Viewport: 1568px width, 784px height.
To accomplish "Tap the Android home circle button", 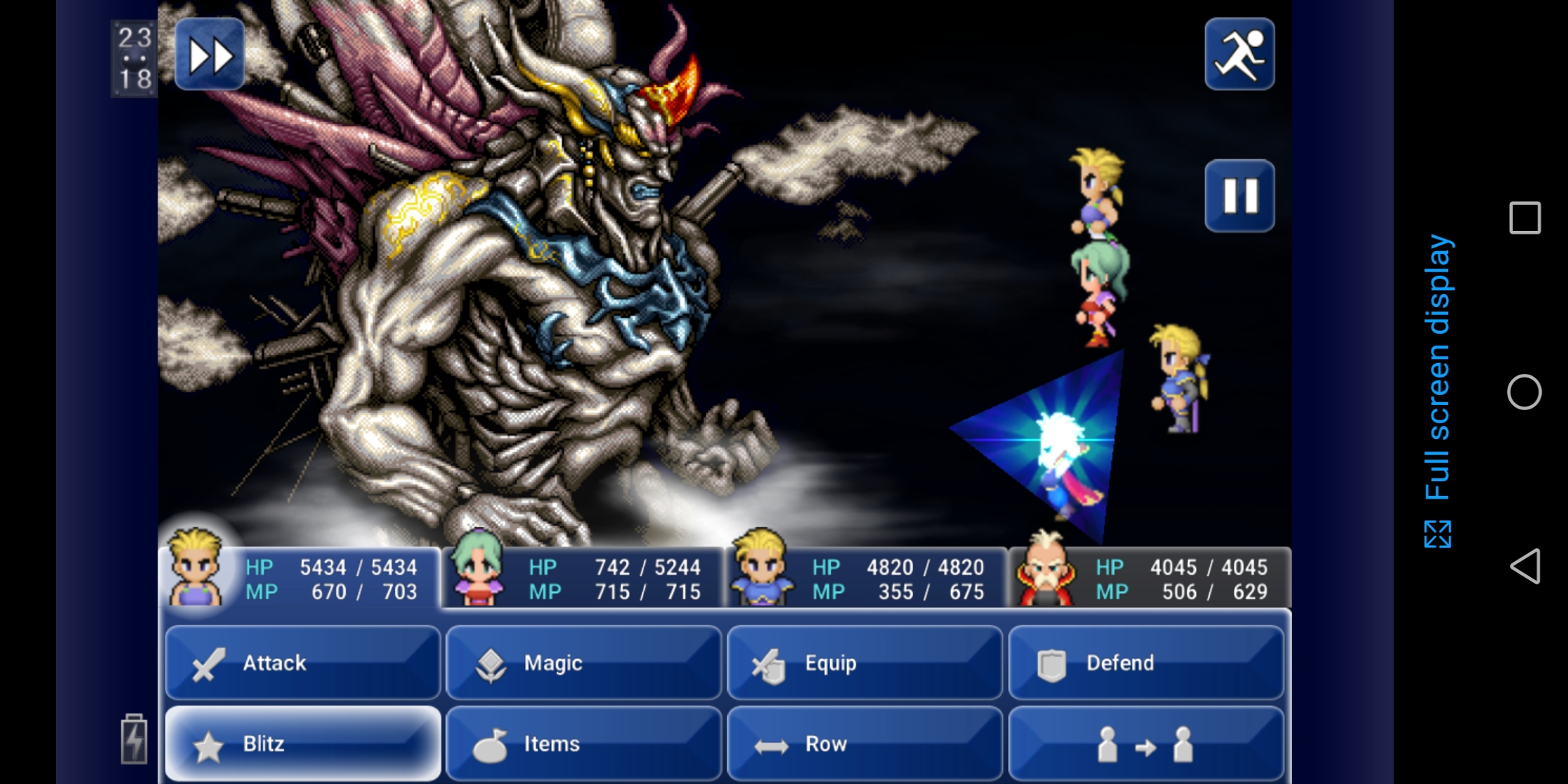I will tap(1524, 392).
